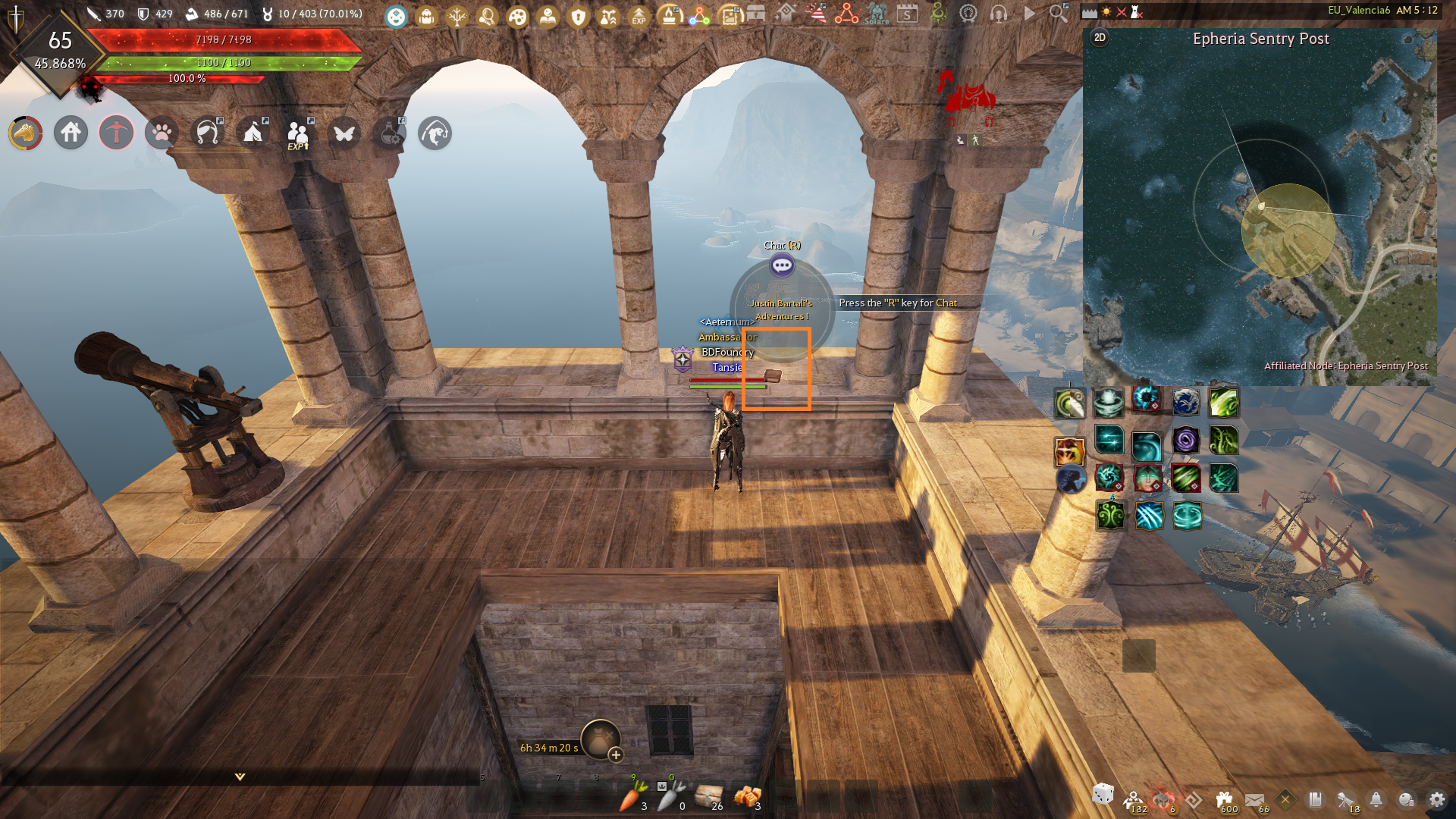Image resolution: width=1456 pixels, height=819 pixels.
Task: Click the magnifying glass search icon
Action: tap(1058, 14)
